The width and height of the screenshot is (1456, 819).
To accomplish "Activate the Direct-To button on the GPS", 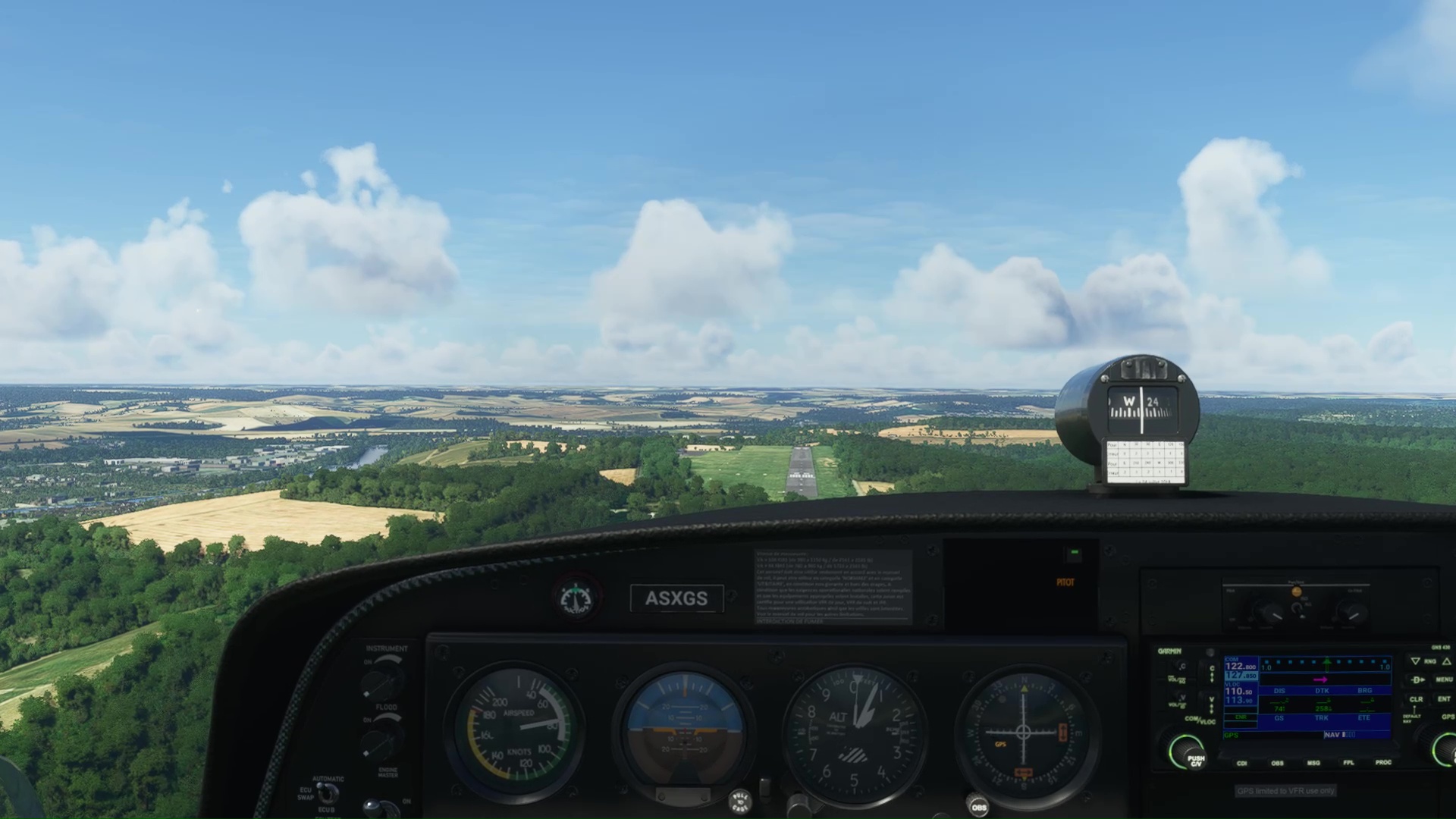I will pos(1417,679).
